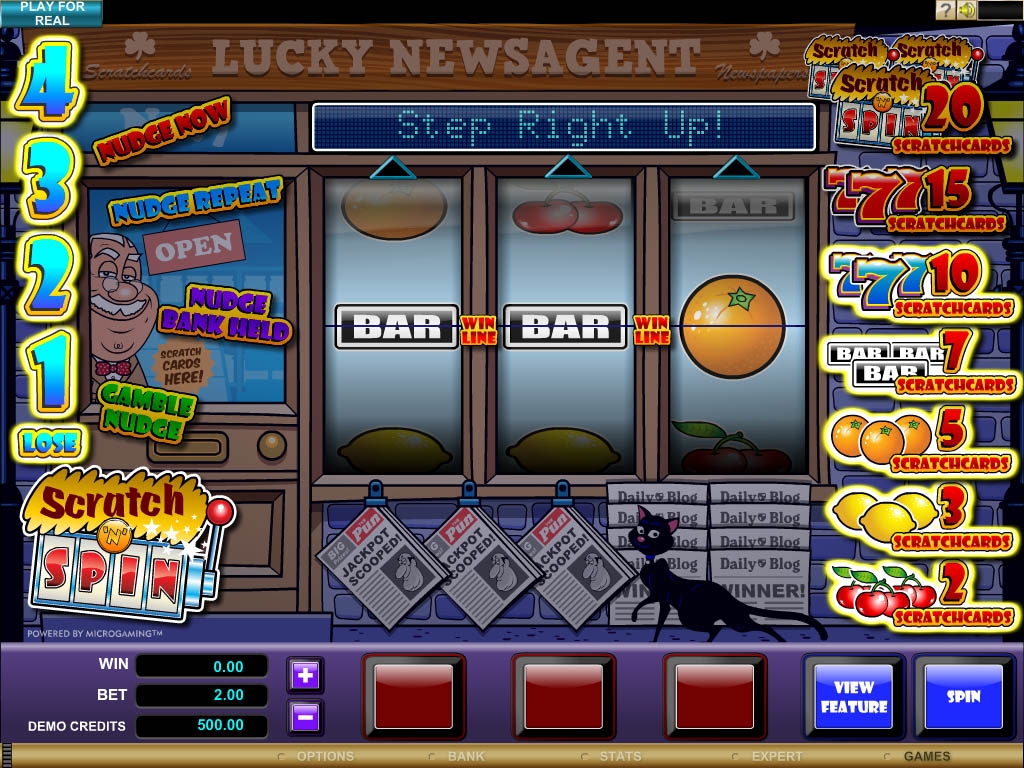Open the help question mark icon
This screenshot has width=1024, height=768.
[945, 10]
